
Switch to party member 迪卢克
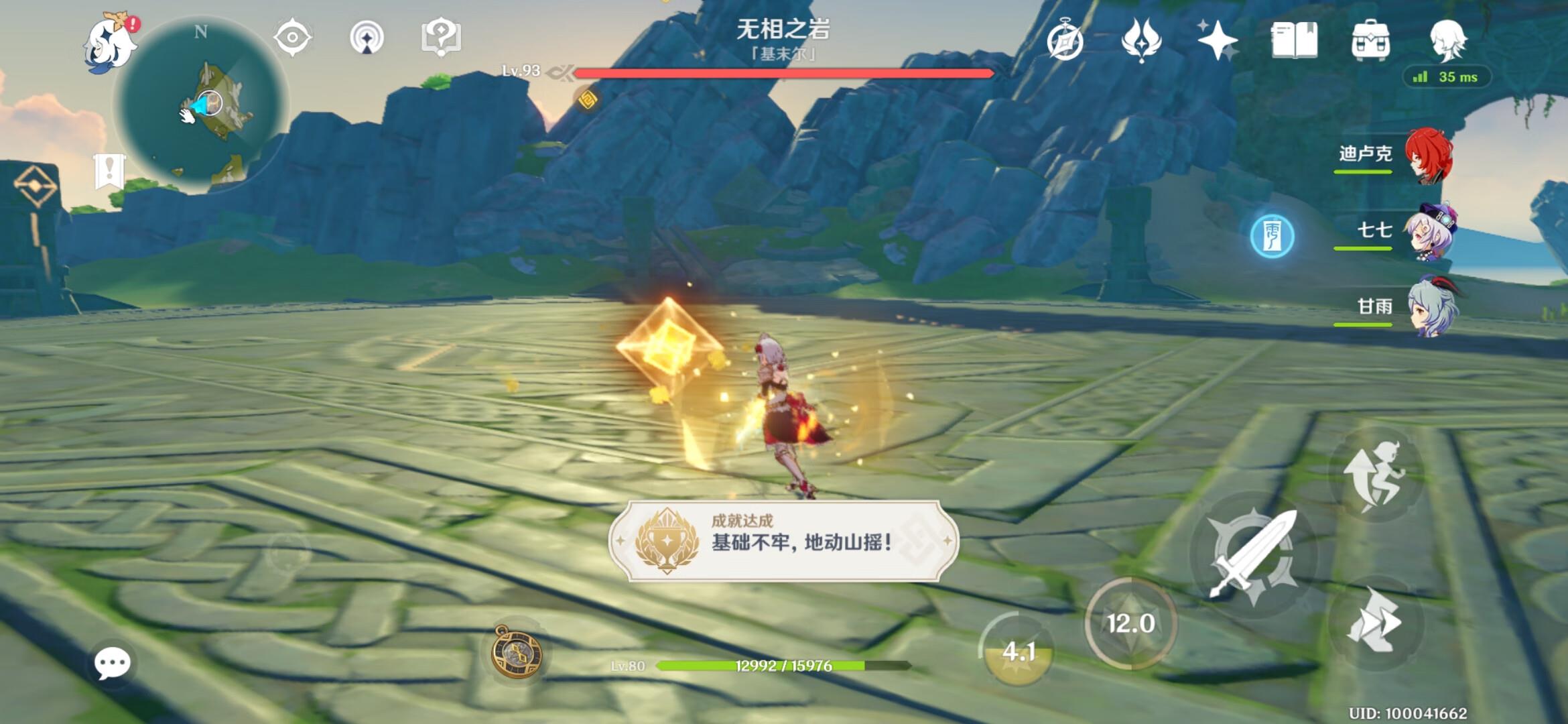[1427, 156]
